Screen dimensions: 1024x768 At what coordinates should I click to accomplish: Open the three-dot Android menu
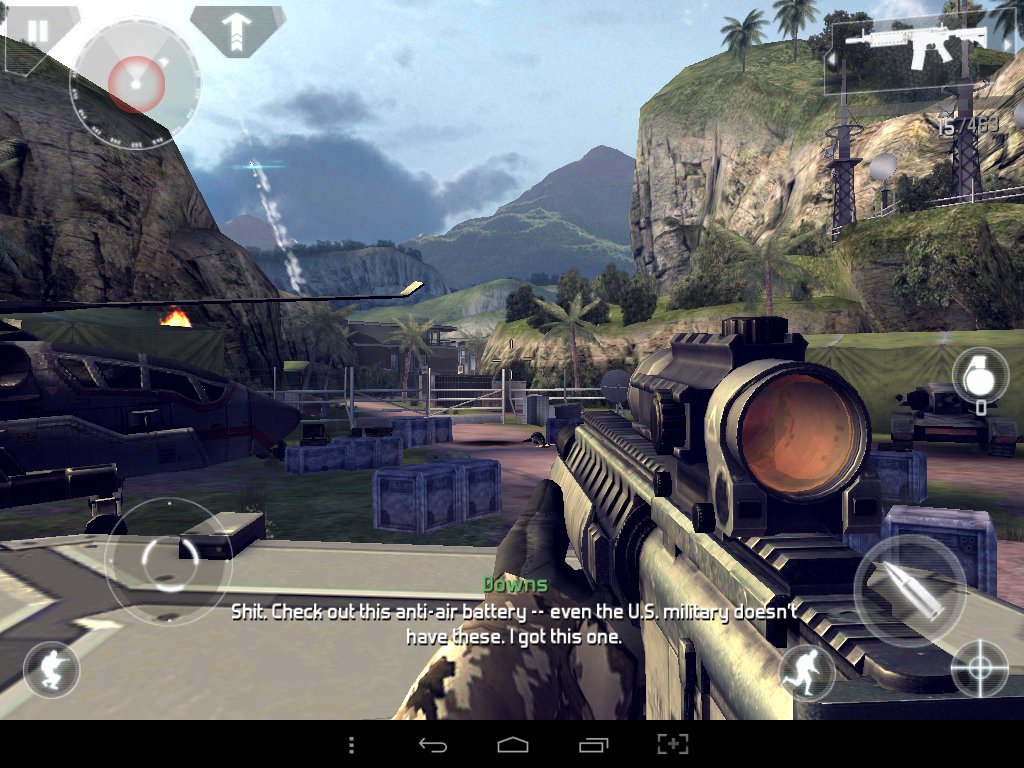(351, 745)
